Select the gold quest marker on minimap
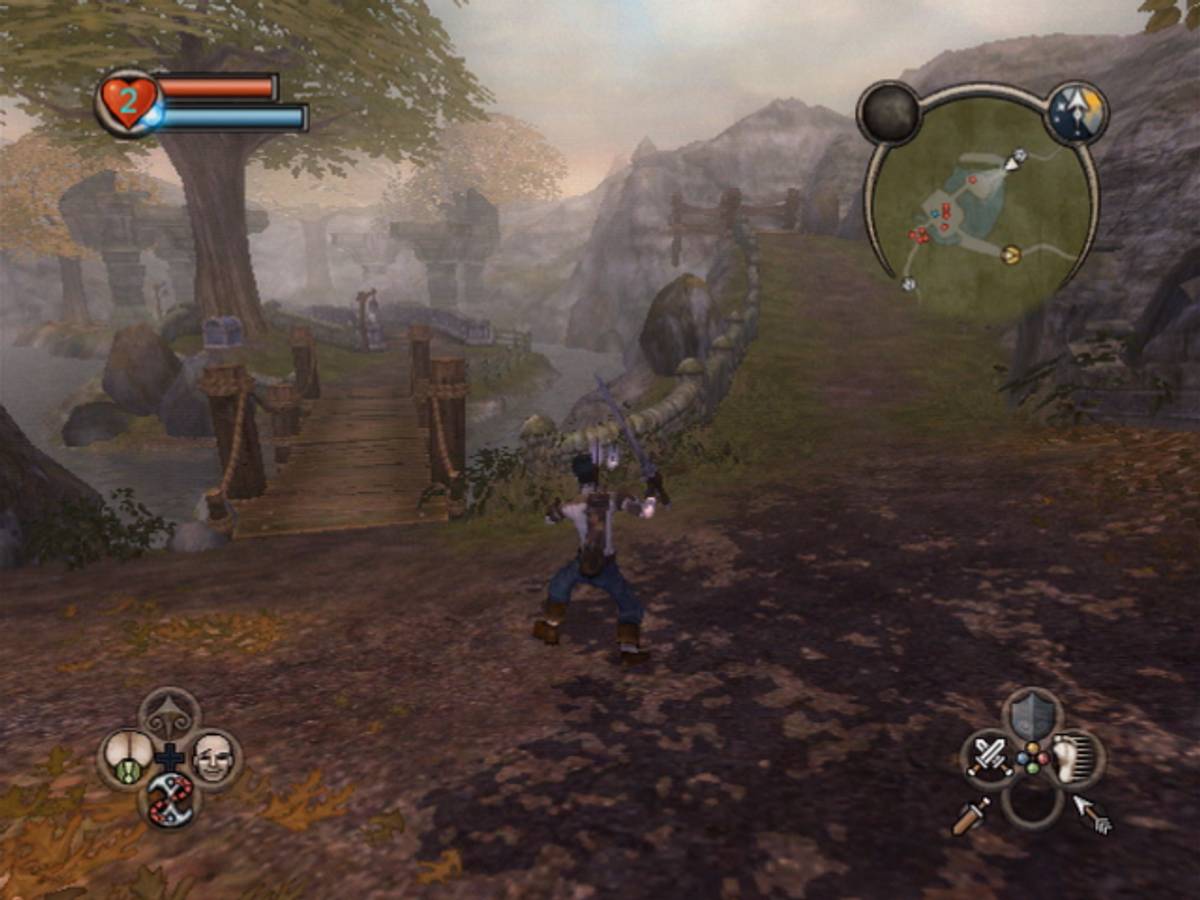This screenshot has width=1200, height=900. 1011,255
